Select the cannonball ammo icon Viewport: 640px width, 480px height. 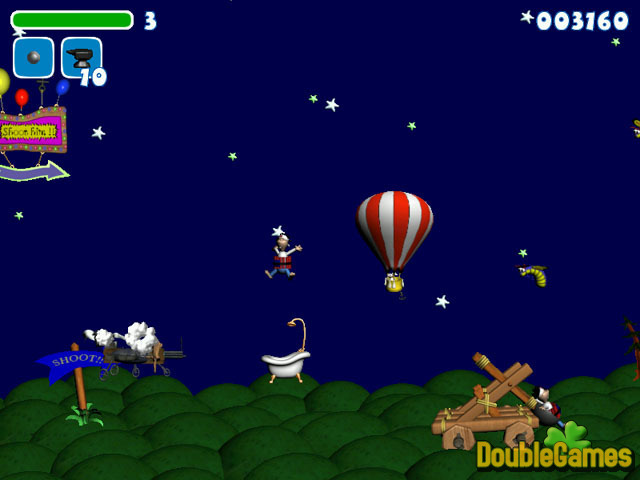(x=33, y=57)
